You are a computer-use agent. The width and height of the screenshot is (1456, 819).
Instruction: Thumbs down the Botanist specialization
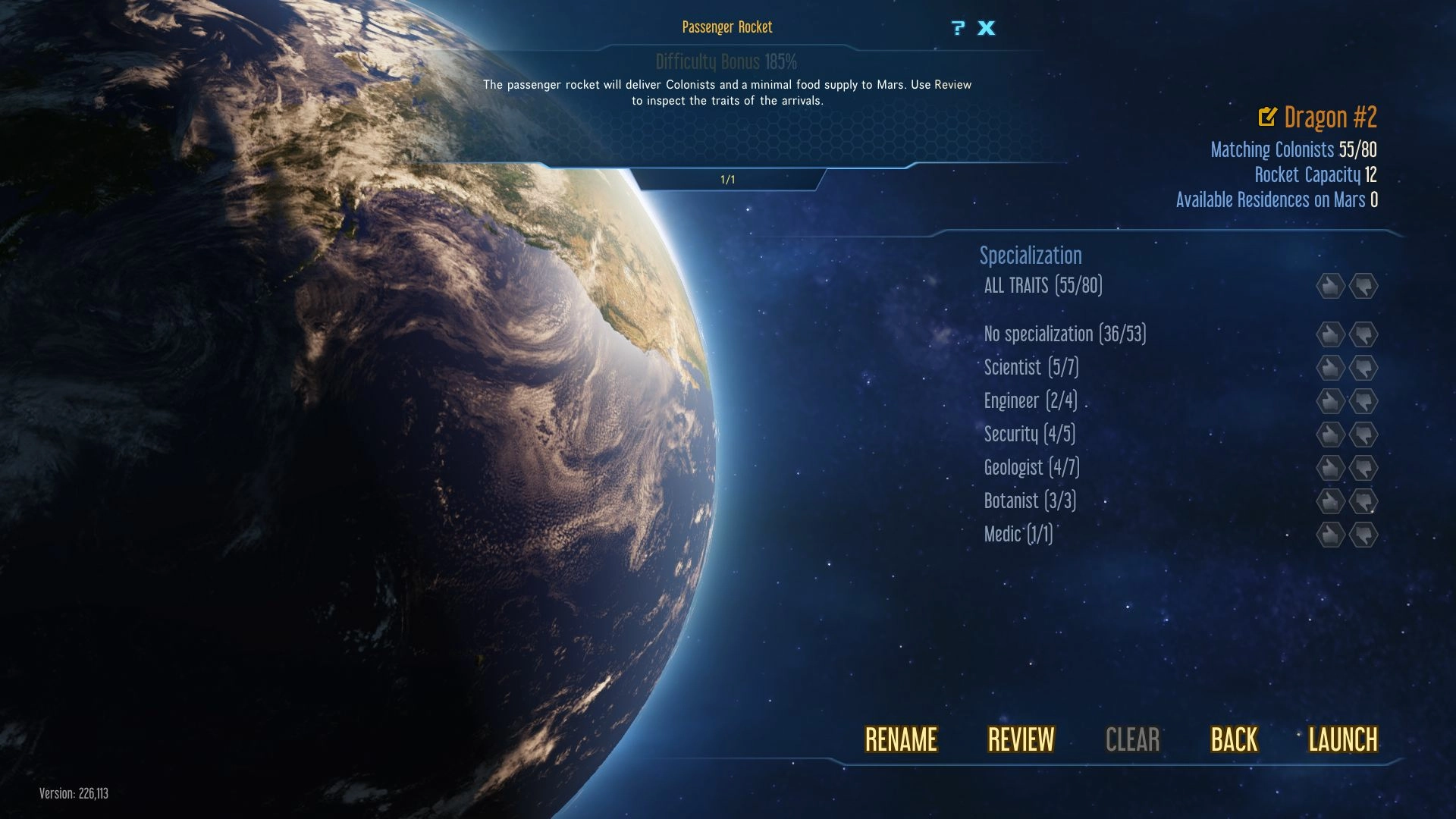pyautogui.click(x=1363, y=501)
